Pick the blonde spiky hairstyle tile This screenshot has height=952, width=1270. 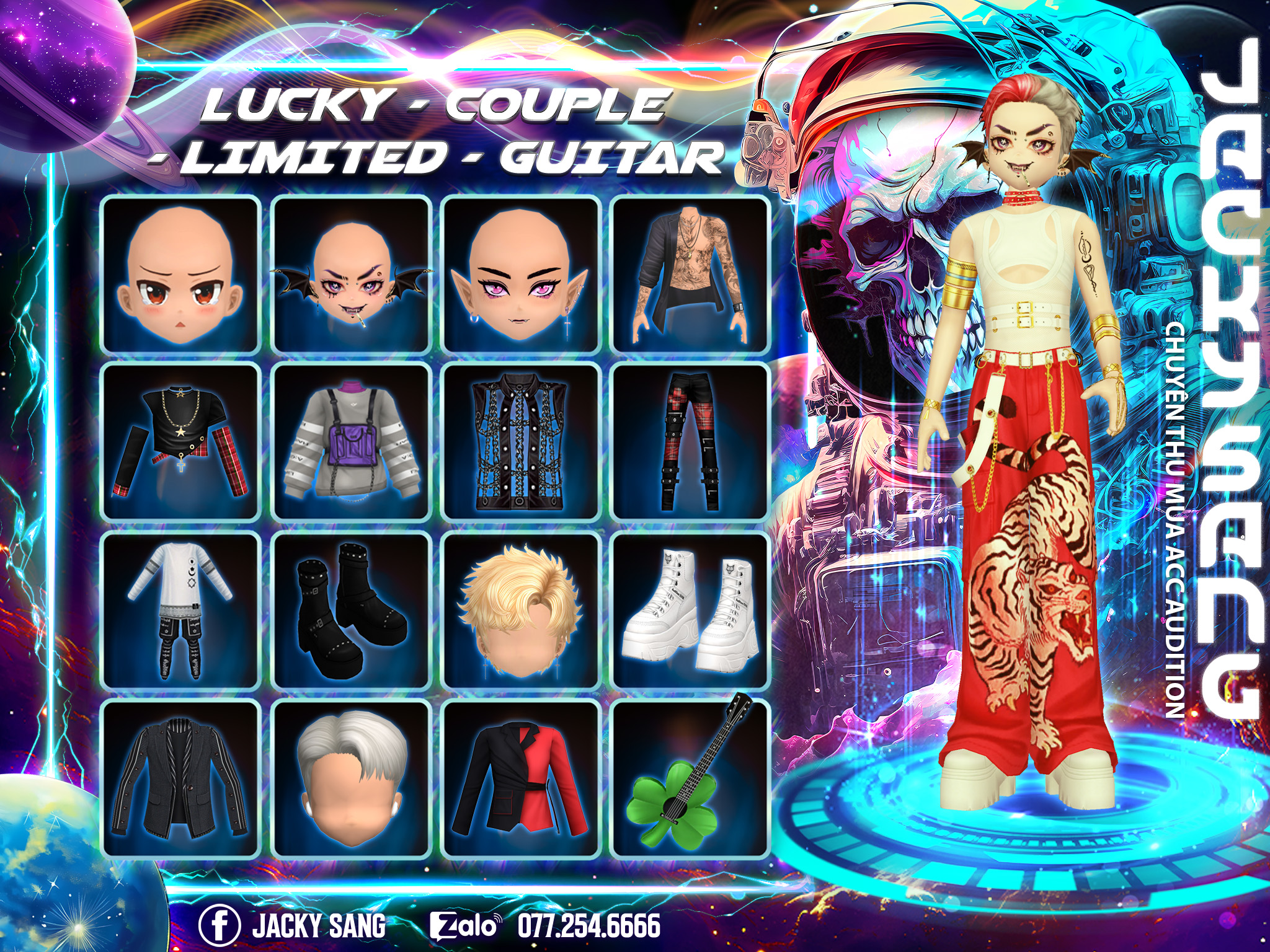point(521,610)
